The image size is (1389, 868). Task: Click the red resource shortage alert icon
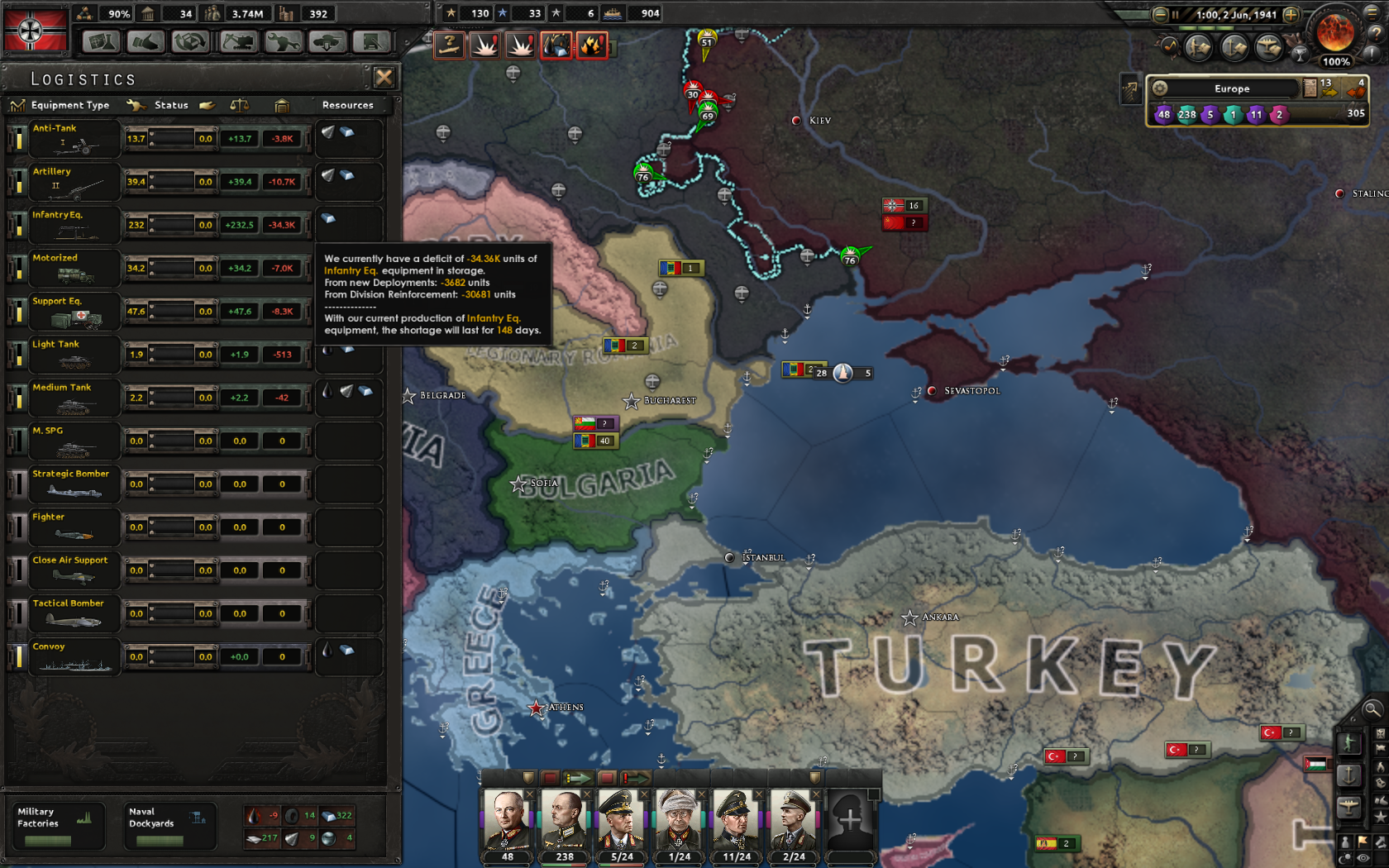[x=556, y=45]
